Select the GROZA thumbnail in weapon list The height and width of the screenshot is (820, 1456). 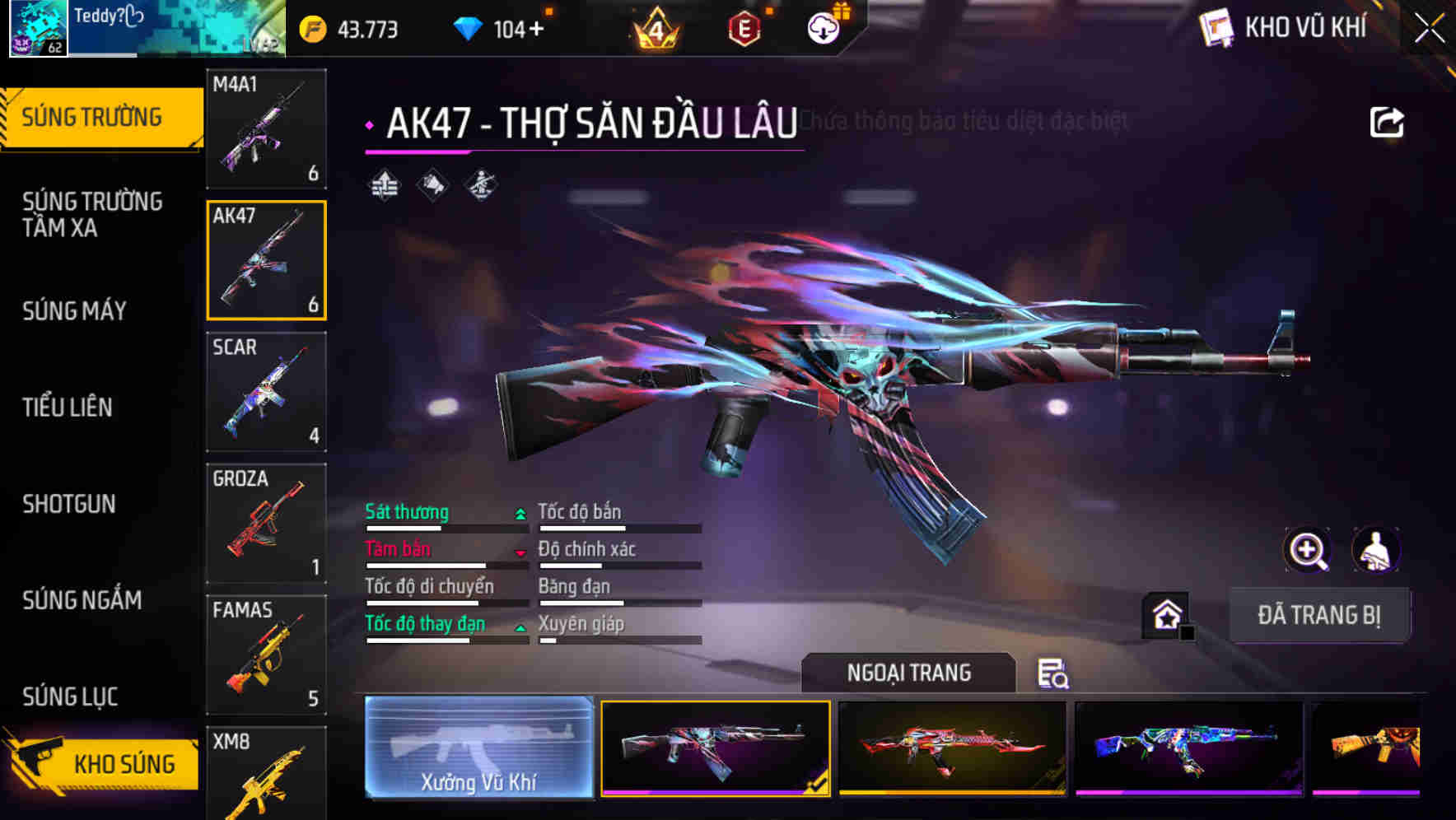tap(266, 523)
